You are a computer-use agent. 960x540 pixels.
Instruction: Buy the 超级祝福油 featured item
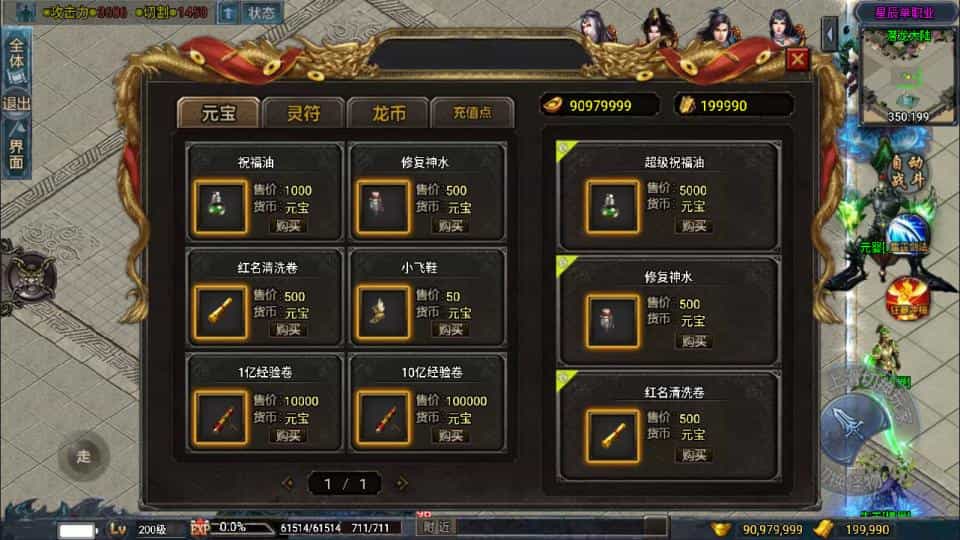pos(693,226)
